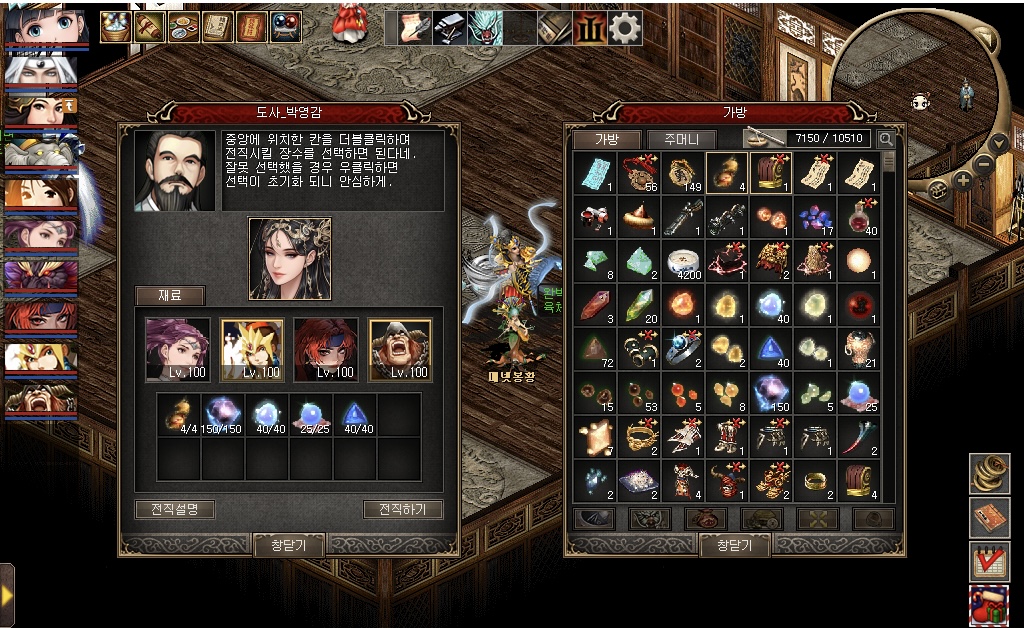The height and width of the screenshot is (628, 1024).
Task: Zoom out the minimap with minus button
Action: click(984, 162)
